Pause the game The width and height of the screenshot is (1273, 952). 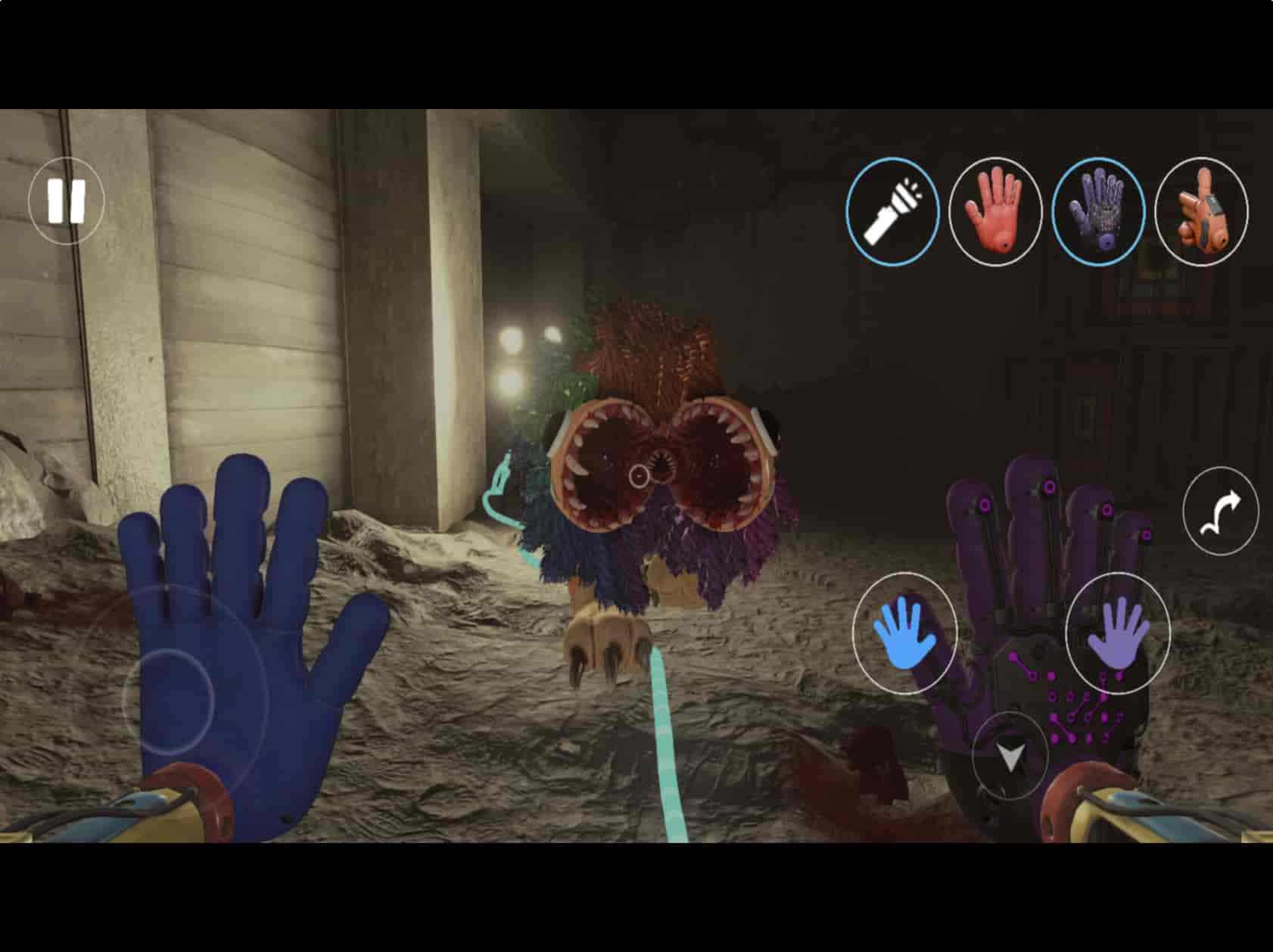(67, 201)
